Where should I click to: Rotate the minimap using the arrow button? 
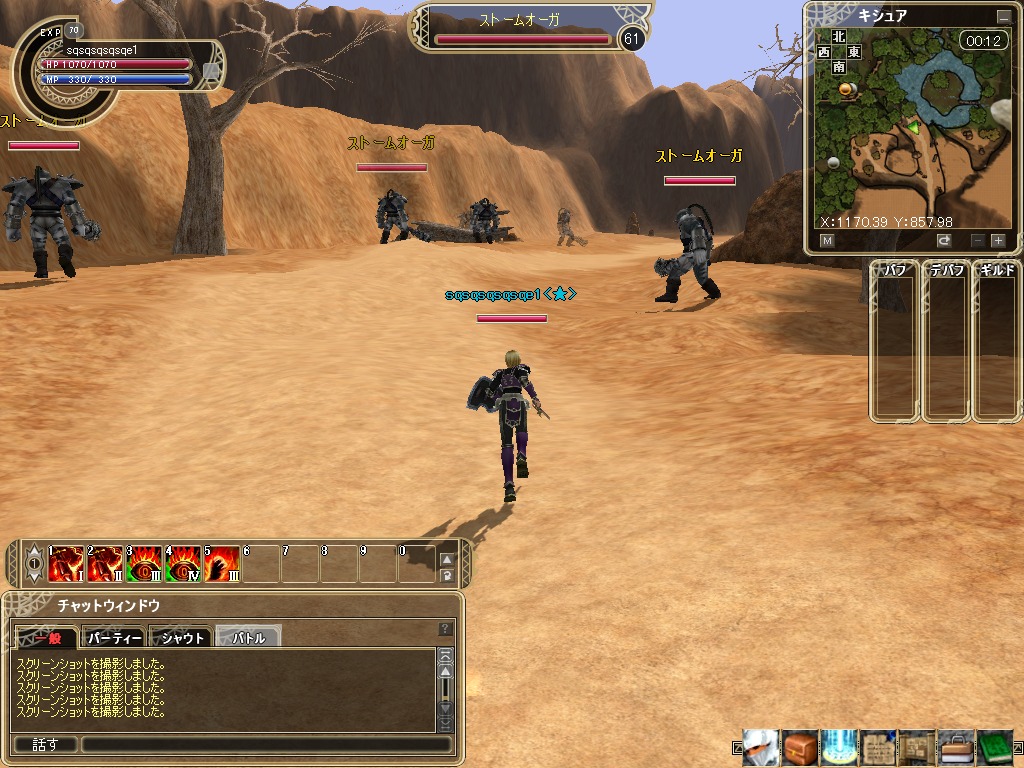(x=944, y=240)
